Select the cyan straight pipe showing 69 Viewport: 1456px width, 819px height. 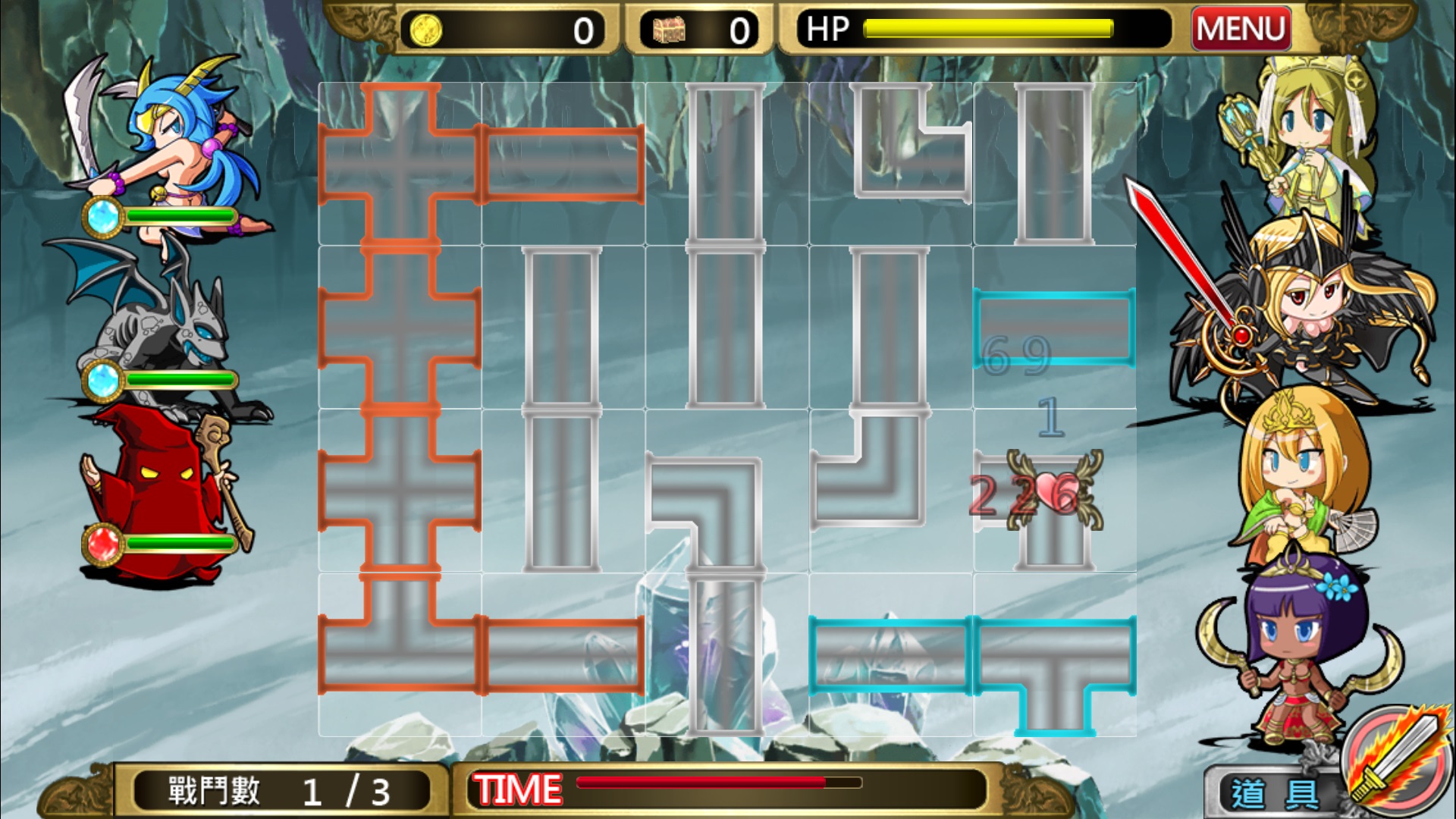pos(1054,328)
